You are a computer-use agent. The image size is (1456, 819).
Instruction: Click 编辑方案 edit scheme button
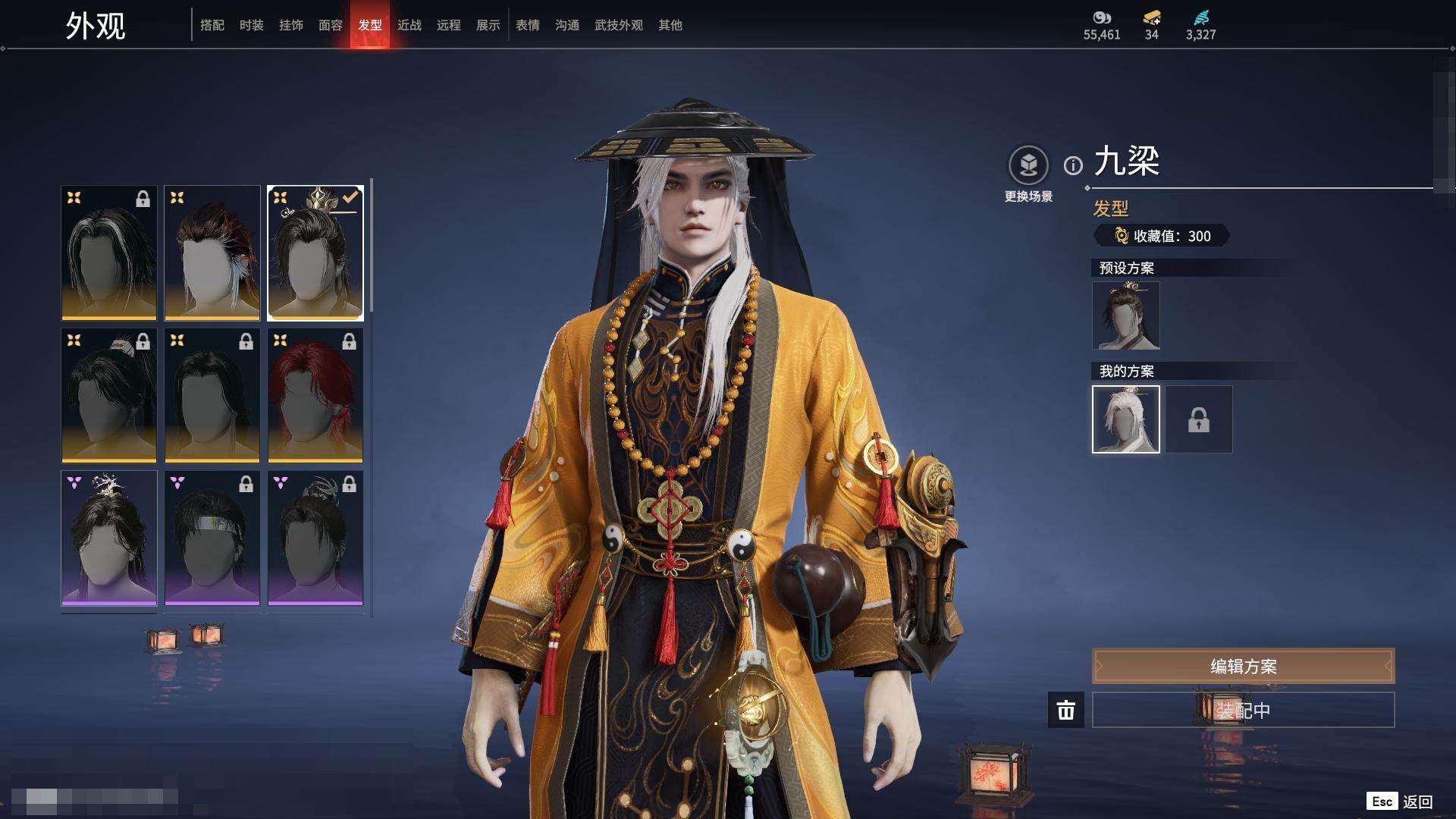1243,666
